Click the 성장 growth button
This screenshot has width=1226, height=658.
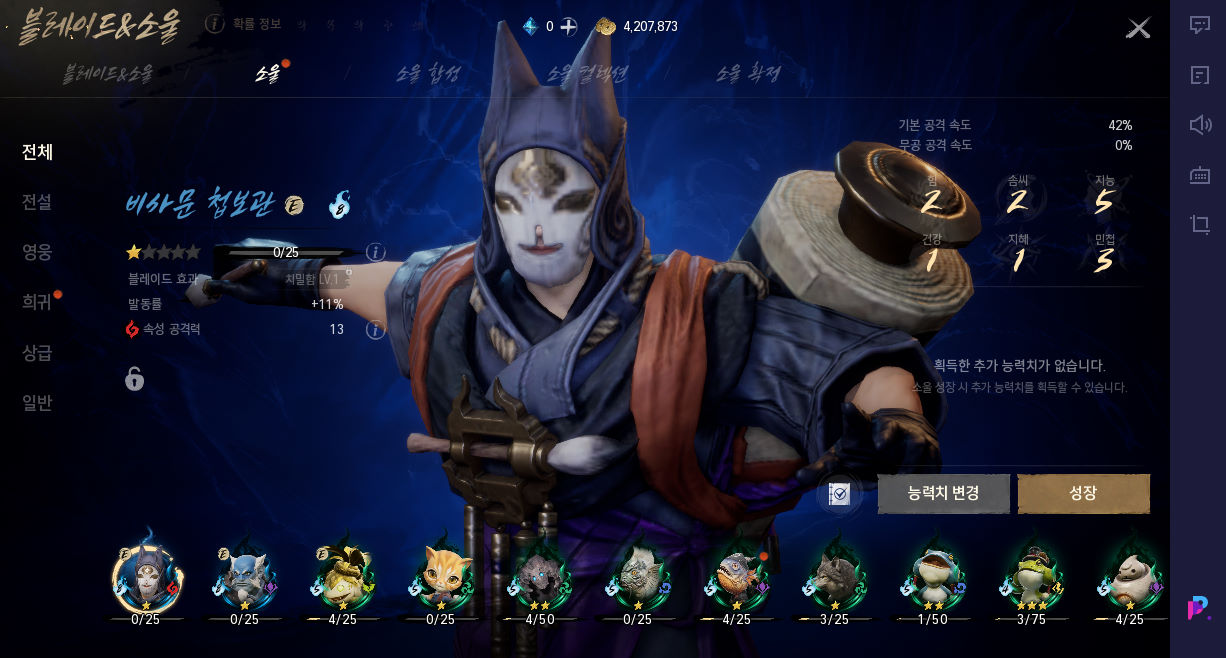point(1083,493)
